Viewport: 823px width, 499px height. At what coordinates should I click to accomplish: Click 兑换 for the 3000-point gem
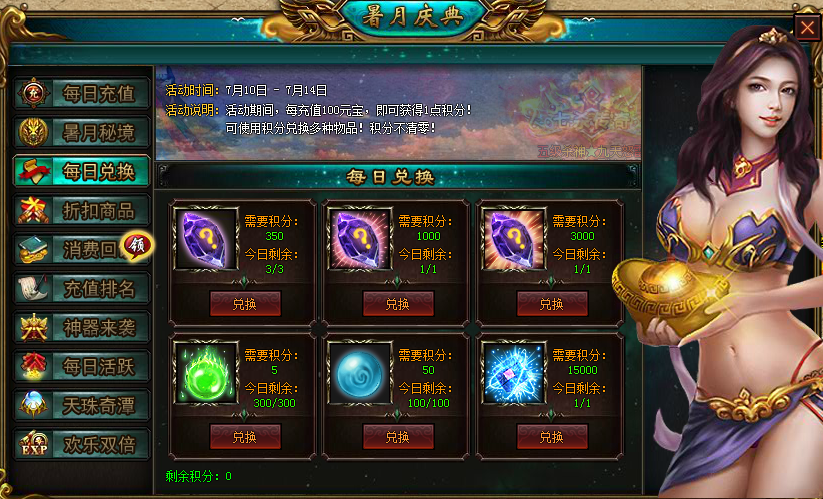coord(552,304)
